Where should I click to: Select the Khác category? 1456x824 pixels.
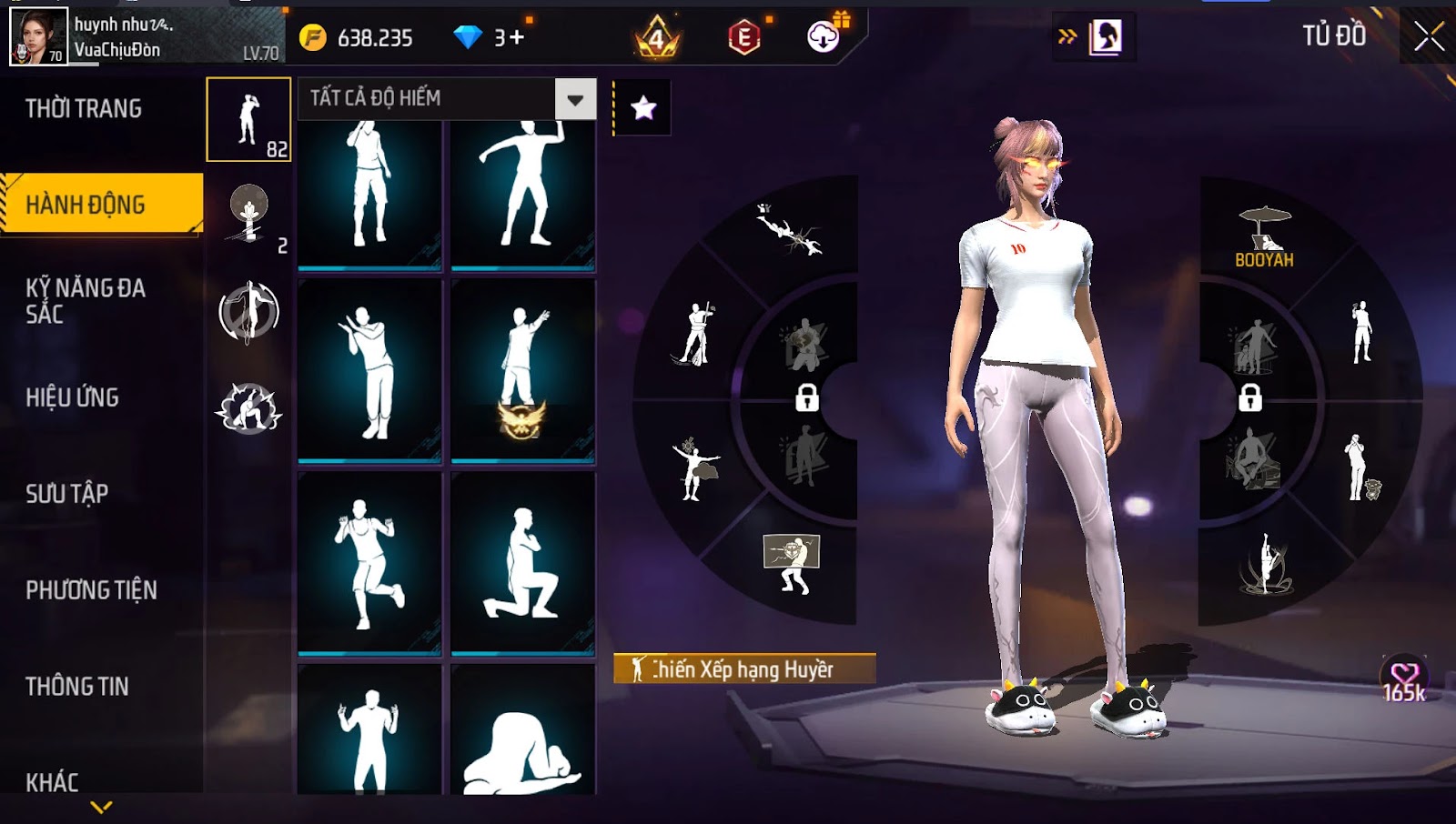(x=52, y=782)
